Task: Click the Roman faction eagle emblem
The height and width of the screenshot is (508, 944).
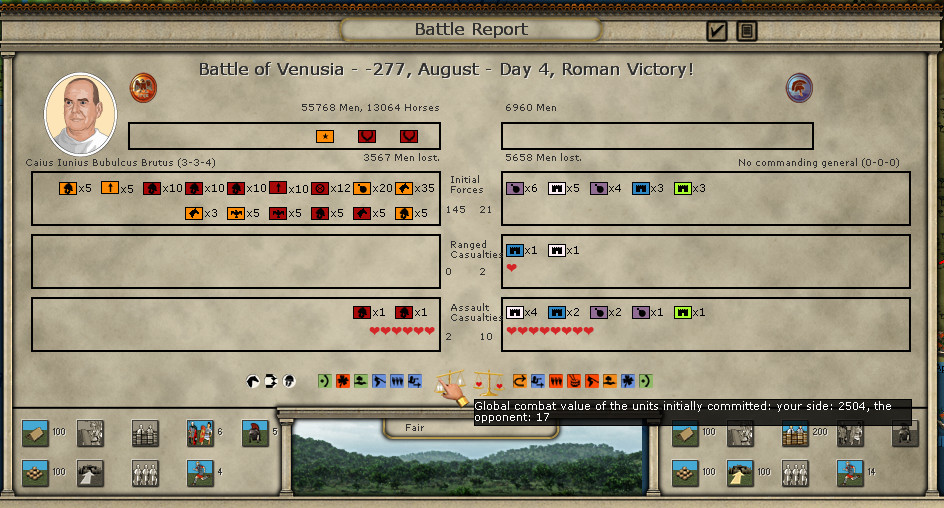Action: [x=144, y=87]
